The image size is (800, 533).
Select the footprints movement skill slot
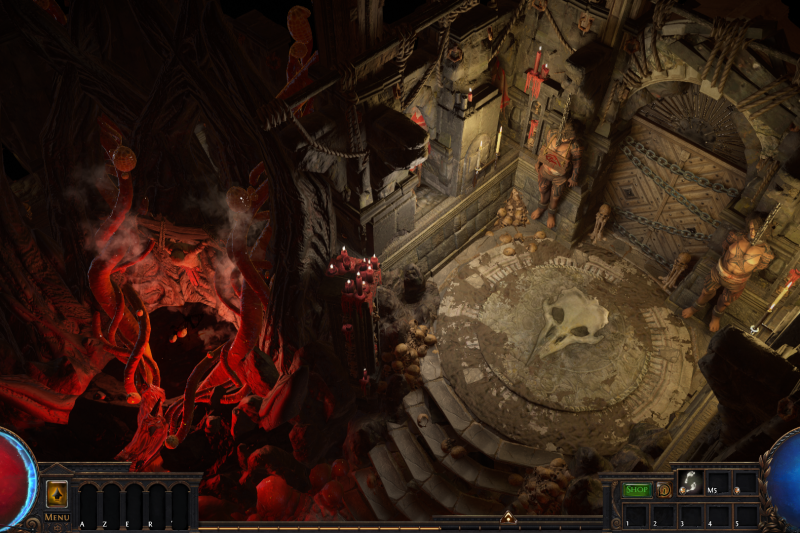coord(690,482)
